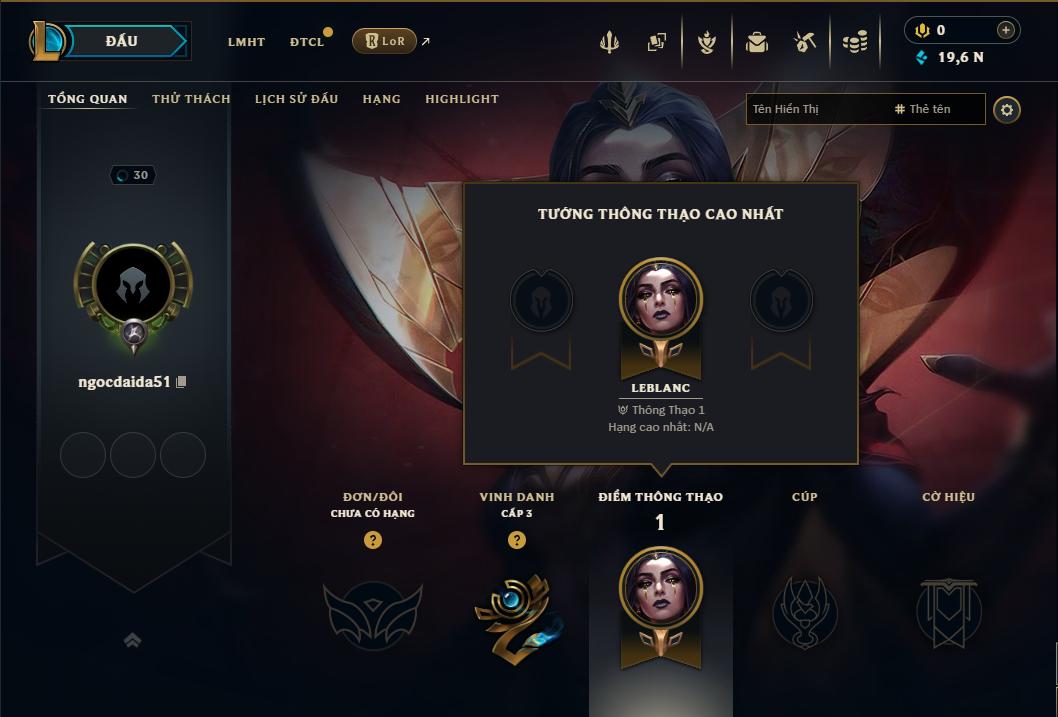The height and width of the screenshot is (717, 1058).
Task: Click the ĐẤU play button
Action: click(x=121, y=41)
